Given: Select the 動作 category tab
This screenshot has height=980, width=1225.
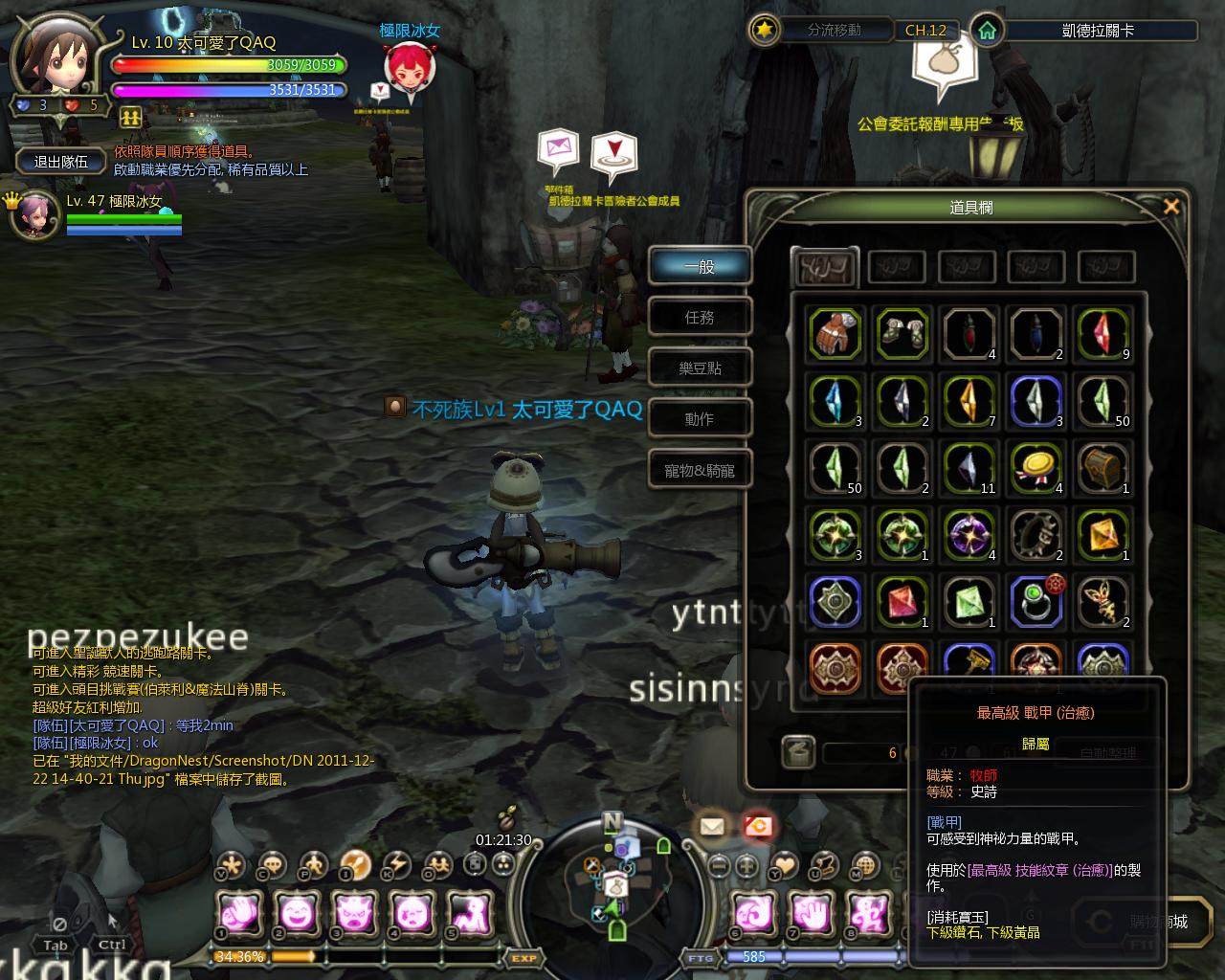Looking at the screenshot, I should pyautogui.click(x=700, y=419).
